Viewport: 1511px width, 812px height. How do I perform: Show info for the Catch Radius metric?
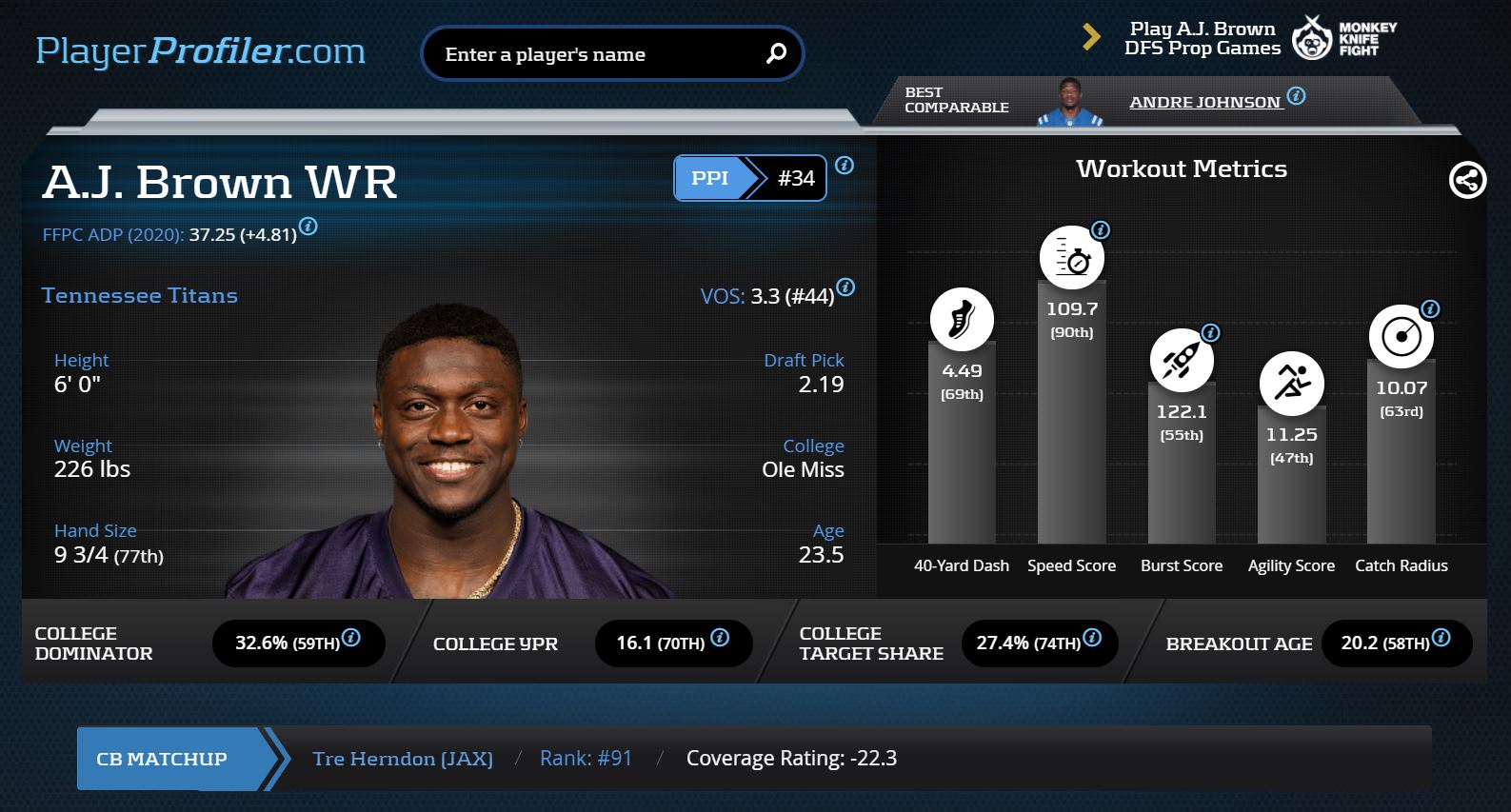click(1430, 309)
